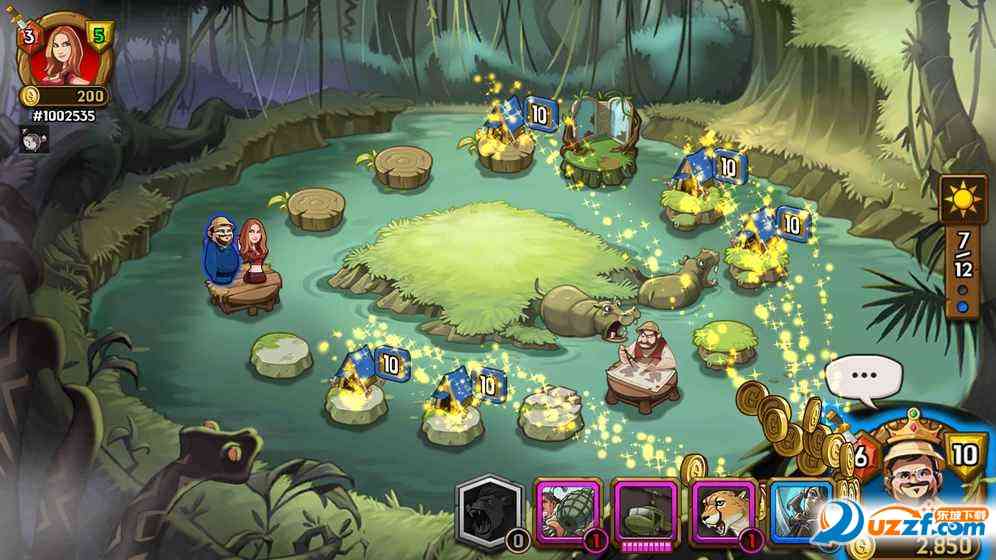996x560 pixels.
Task: Choose the green helicopter card
Action: click(644, 512)
